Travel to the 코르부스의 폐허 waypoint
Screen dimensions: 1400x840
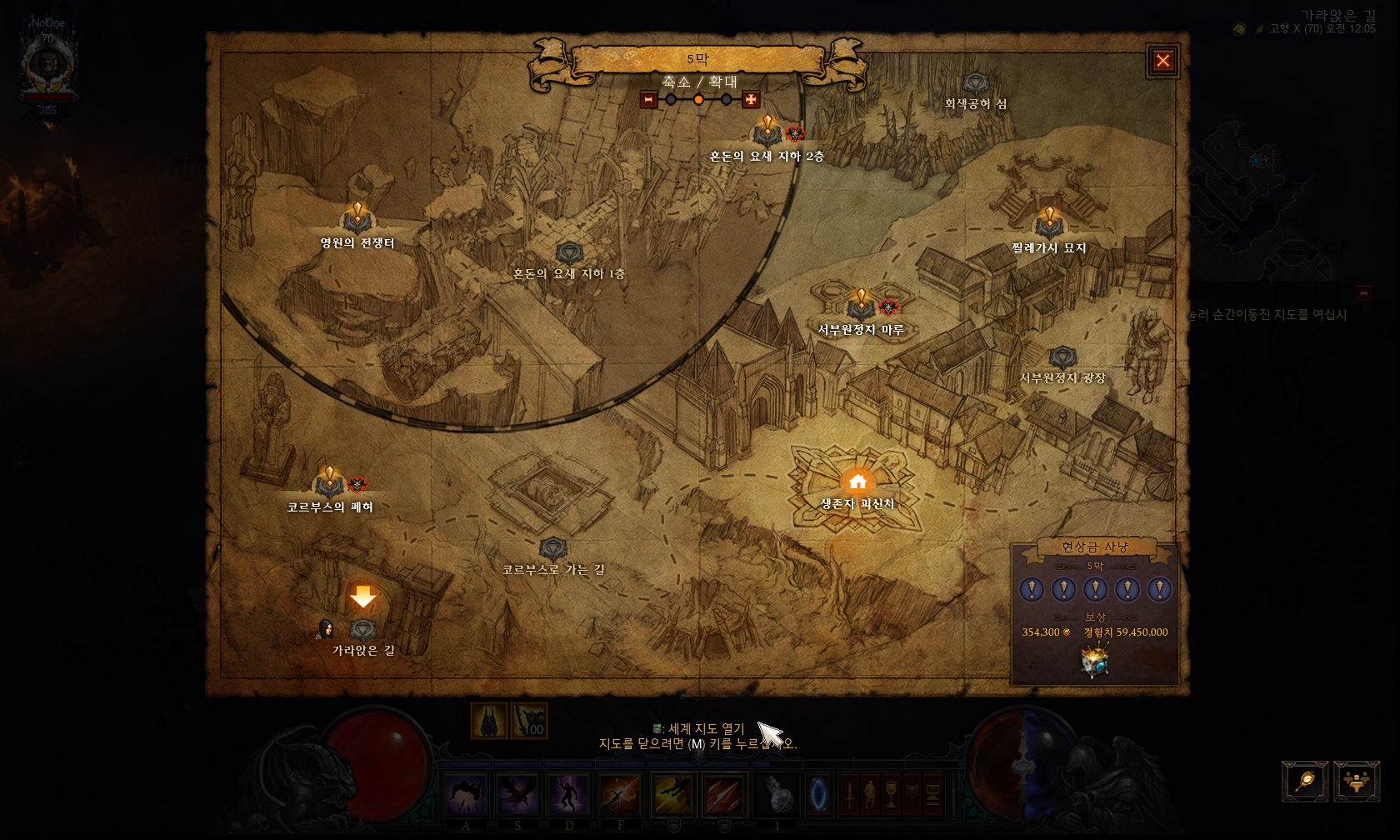[x=329, y=484]
